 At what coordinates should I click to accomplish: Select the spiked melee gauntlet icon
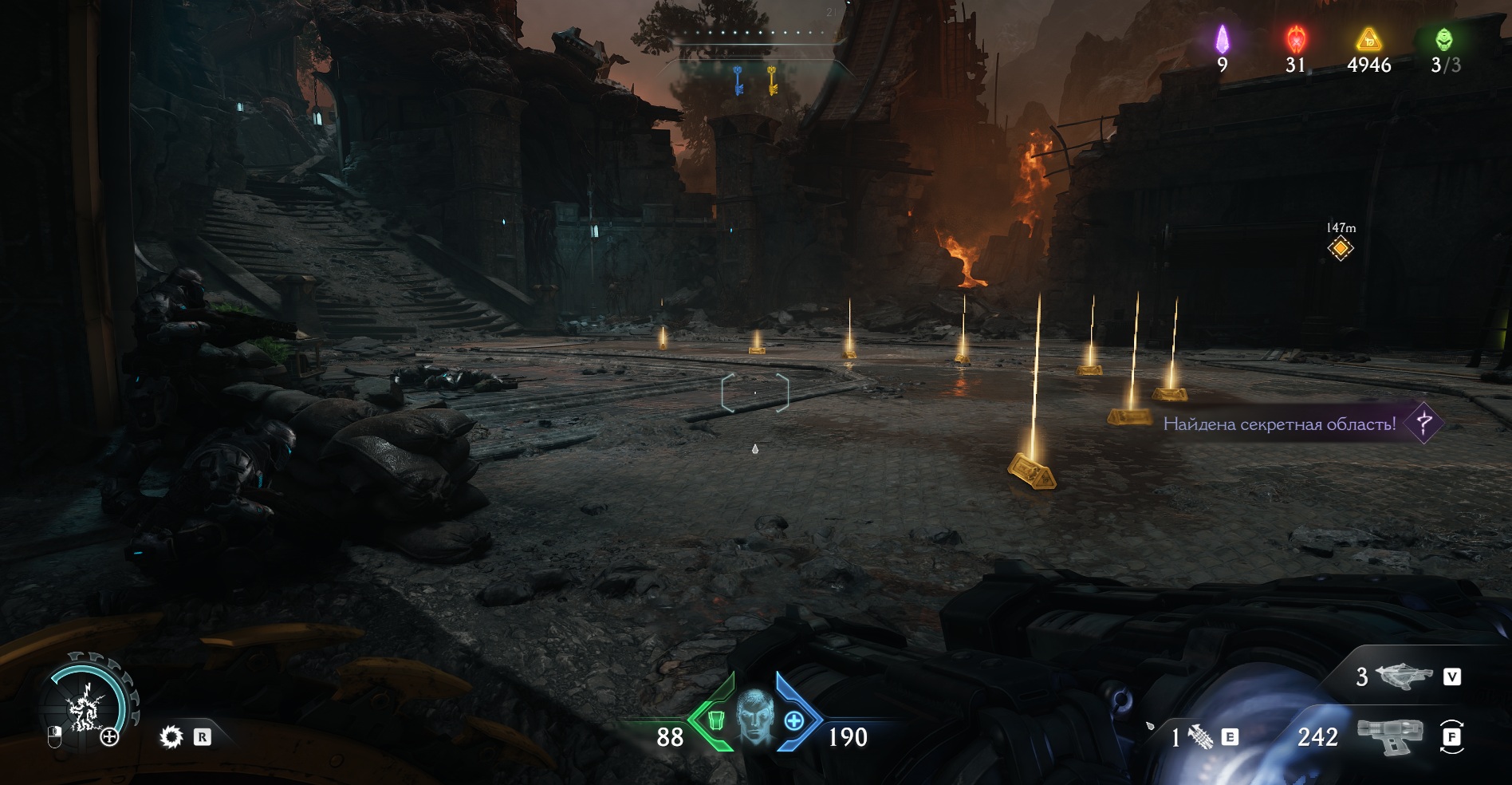pyautogui.click(x=1201, y=736)
